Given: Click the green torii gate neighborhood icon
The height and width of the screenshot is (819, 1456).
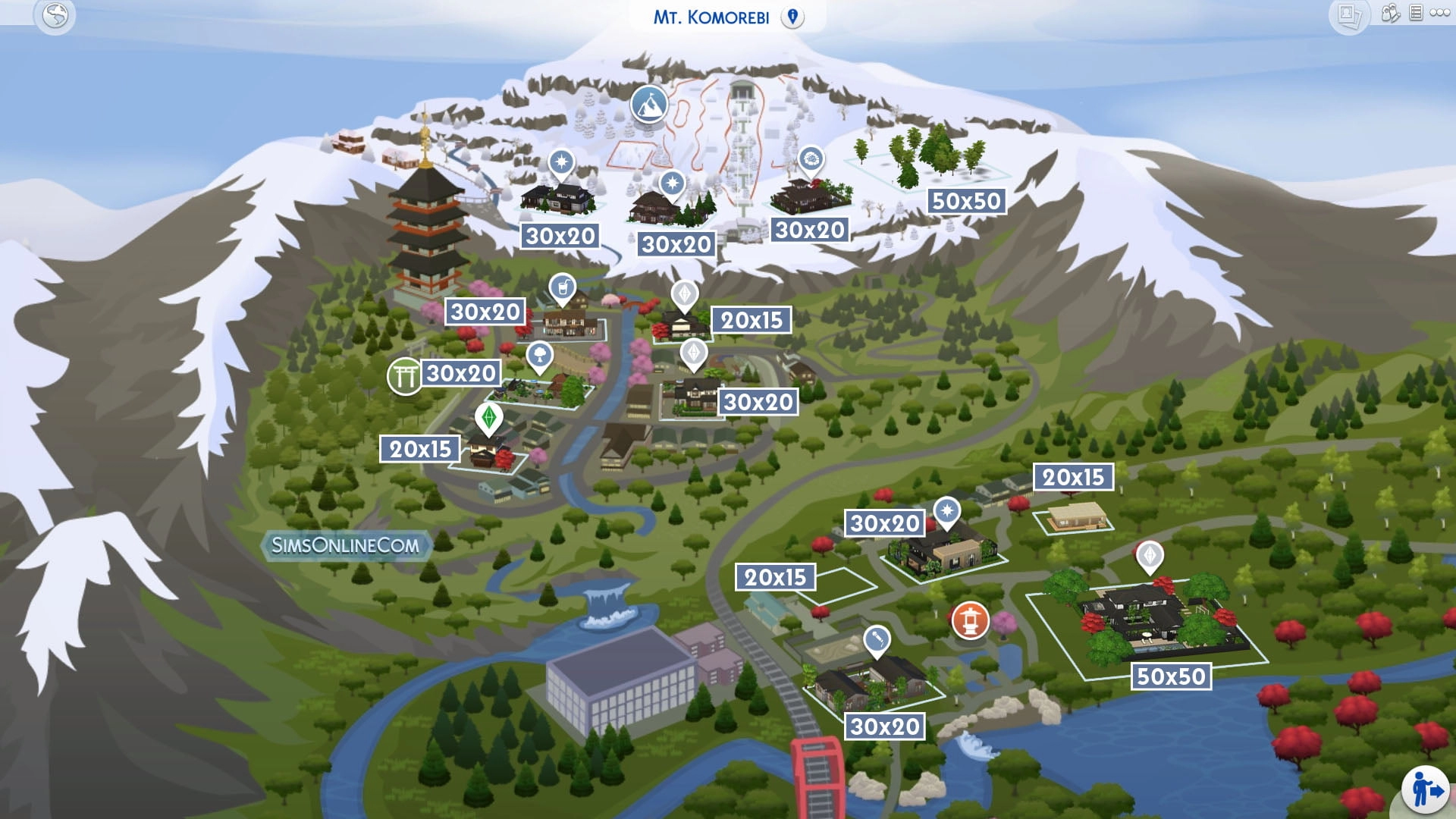Looking at the screenshot, I should tap(405, 376).
